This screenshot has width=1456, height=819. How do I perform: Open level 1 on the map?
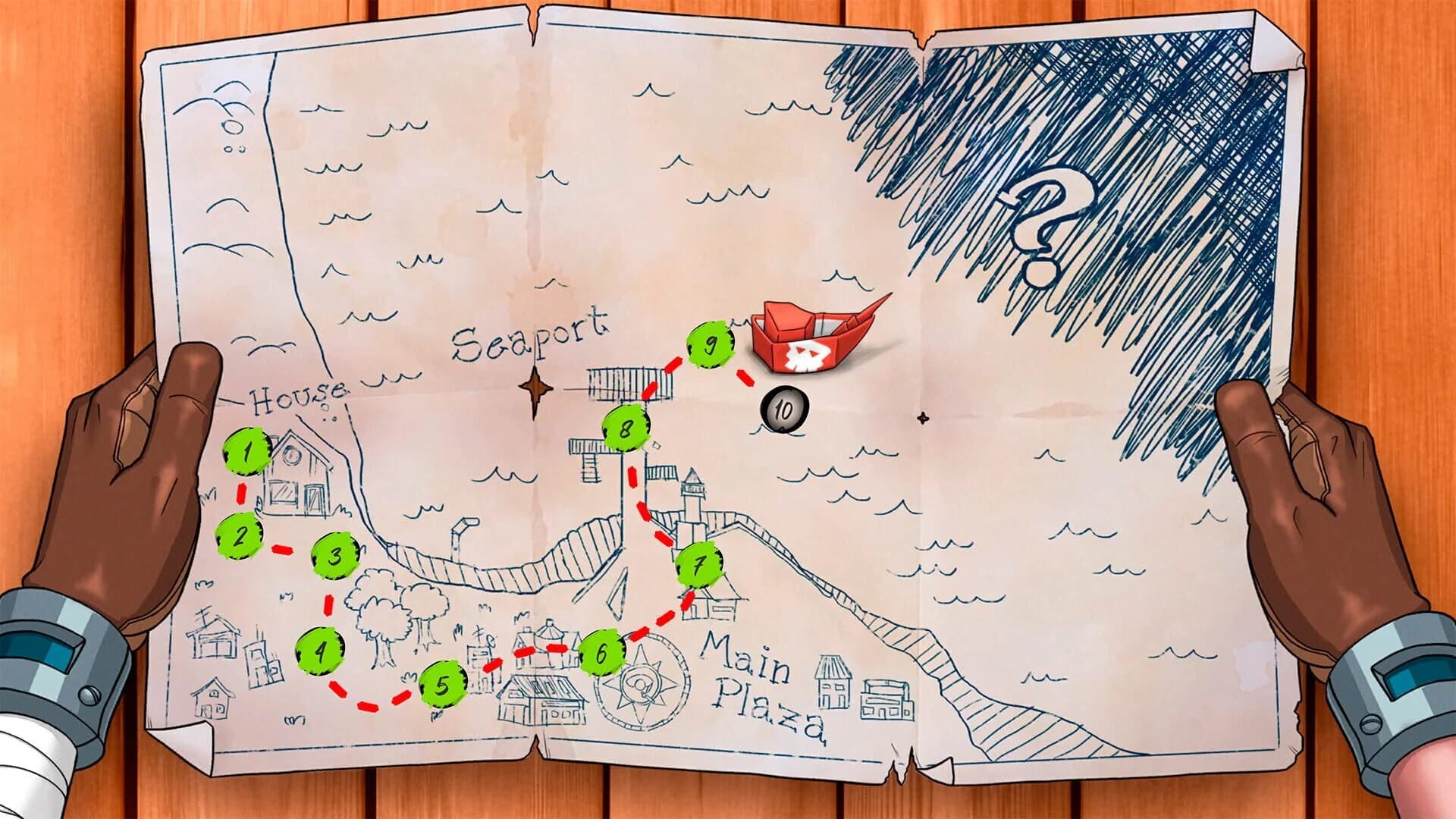246,453
